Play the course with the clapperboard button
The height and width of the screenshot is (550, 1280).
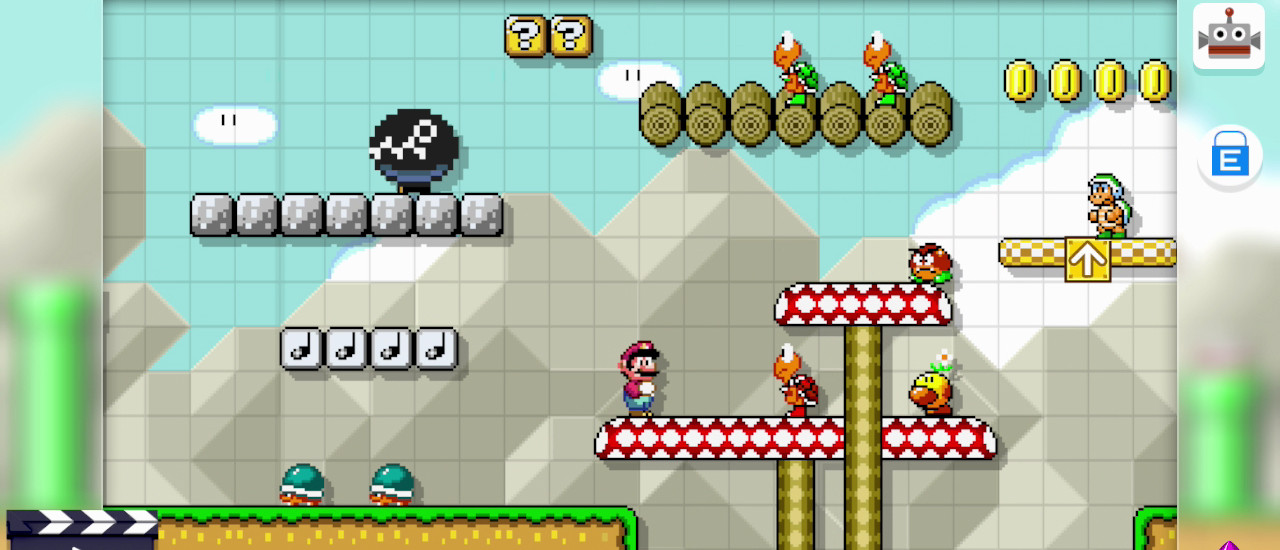coord(81,528)
